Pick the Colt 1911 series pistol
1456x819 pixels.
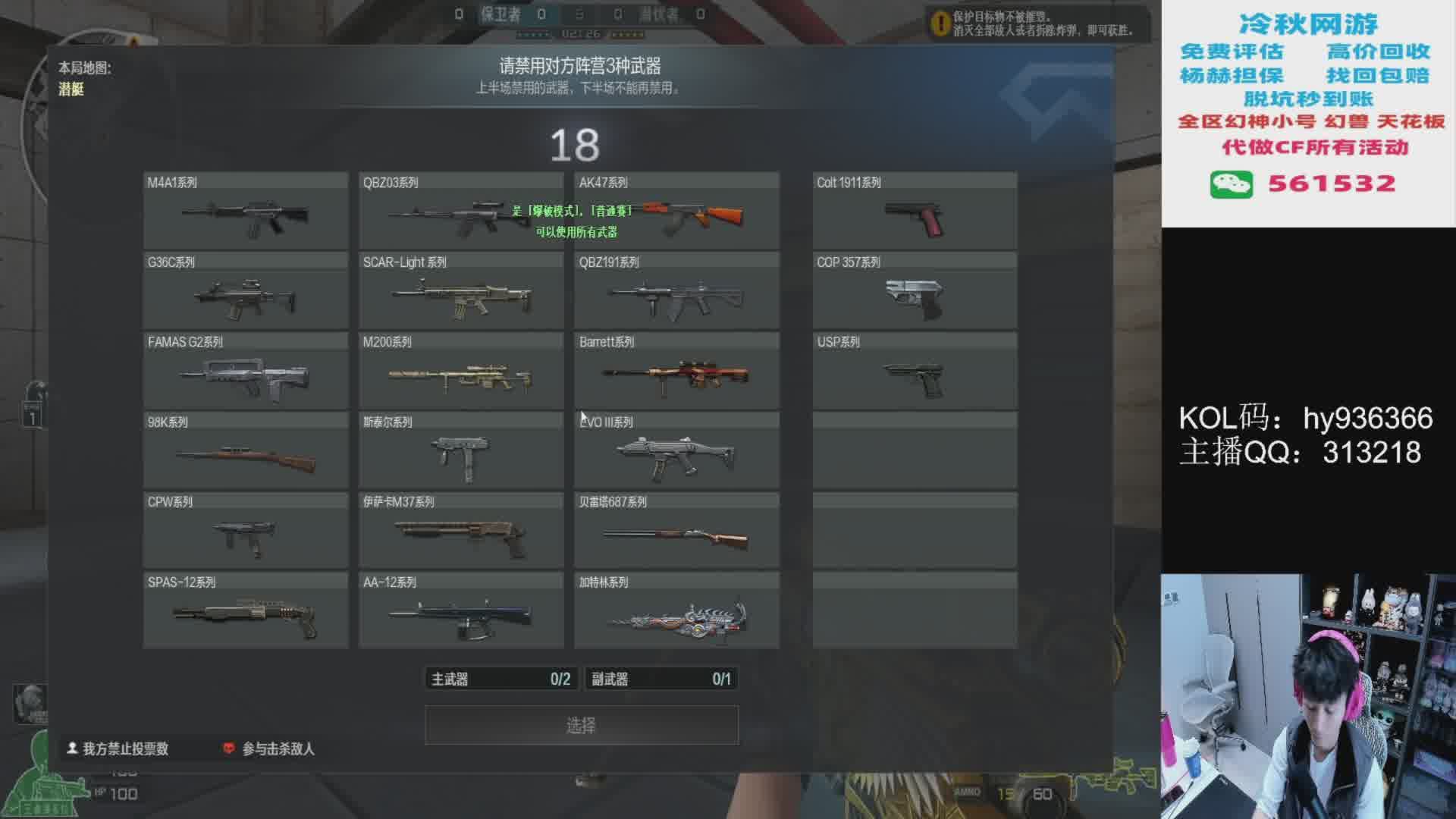coord(915,212)
